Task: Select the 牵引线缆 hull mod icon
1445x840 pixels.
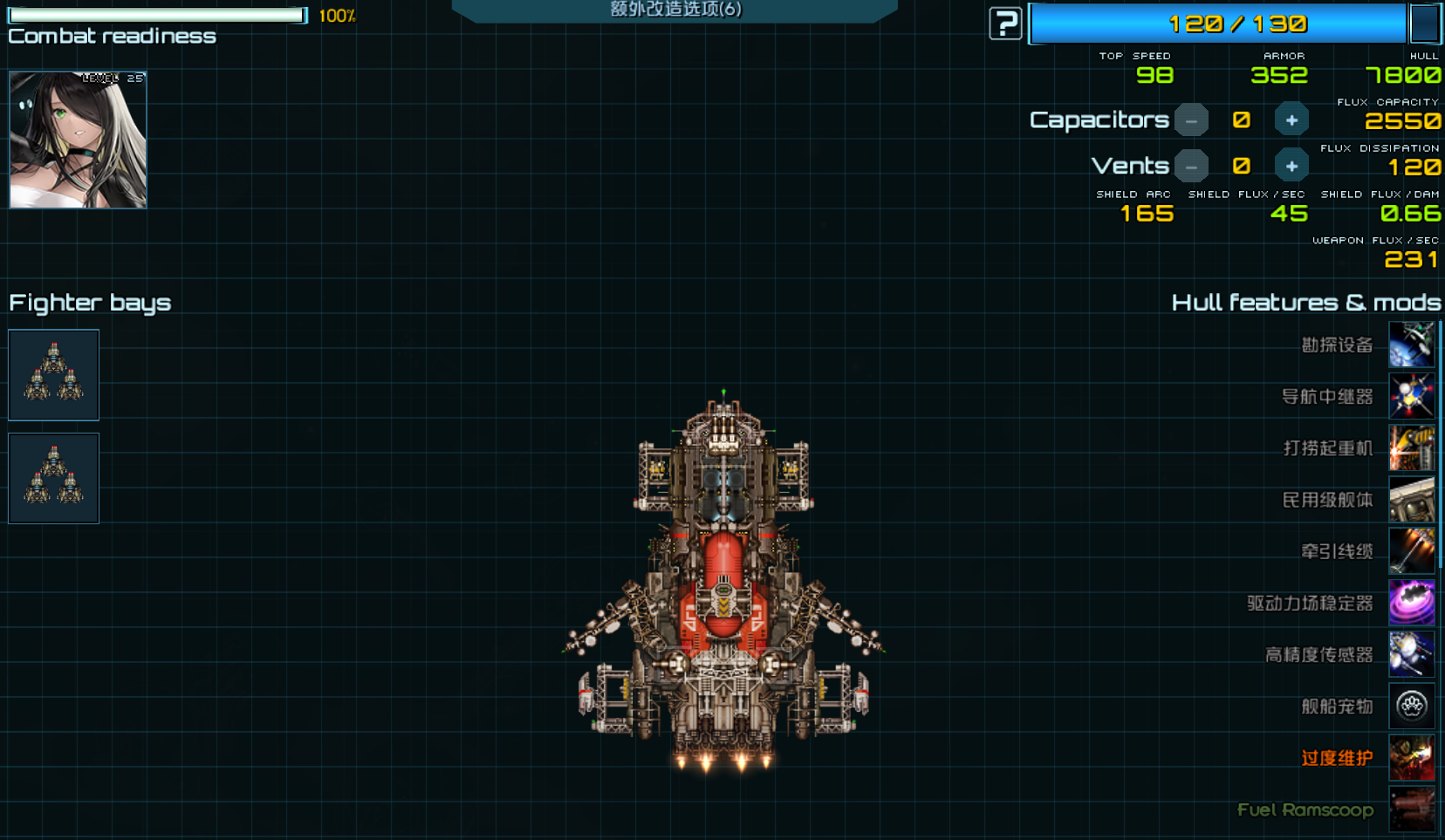Action: pyautogui.click(x=1411, y=550)
